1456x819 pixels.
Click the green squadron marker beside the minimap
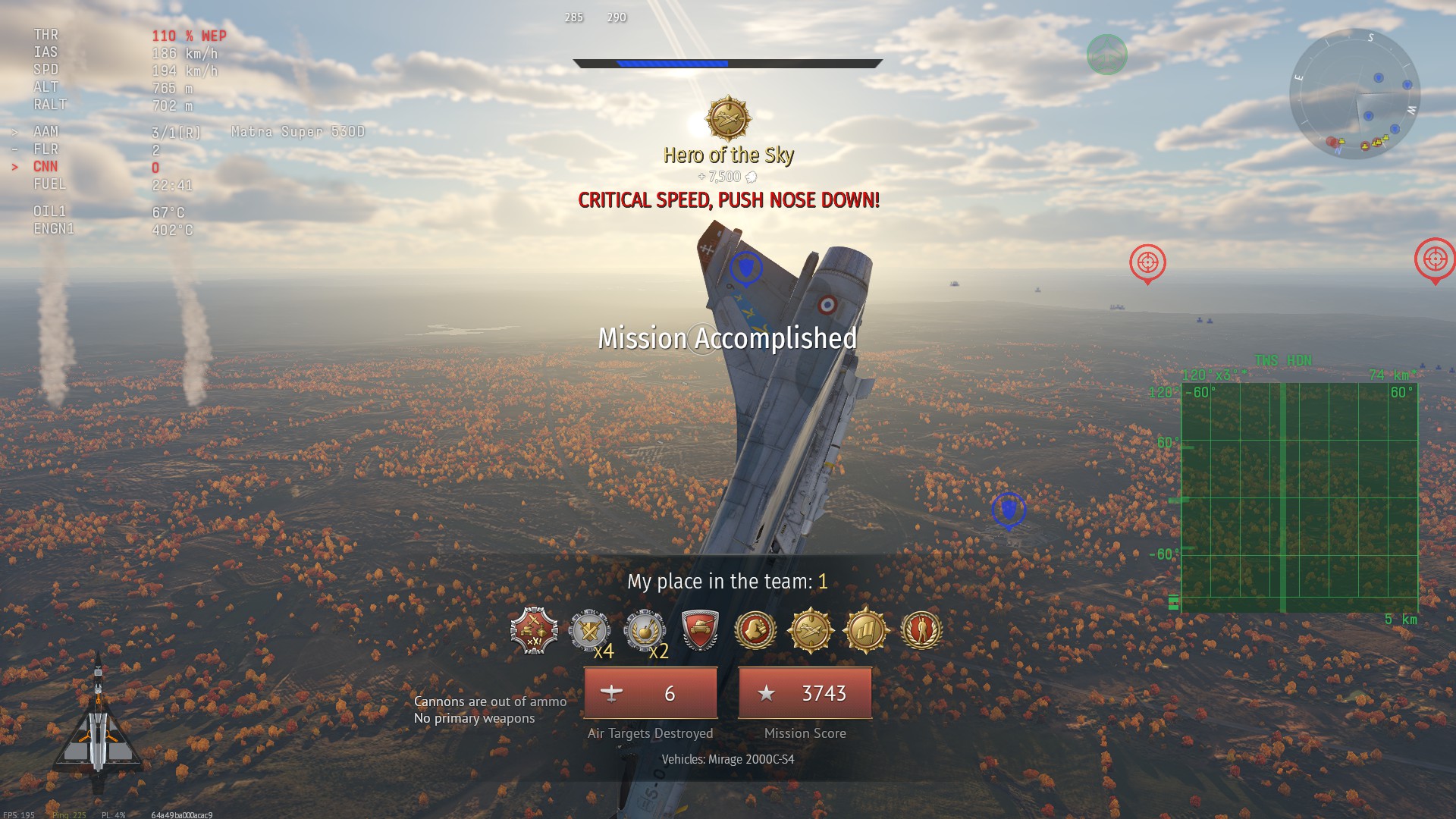tap(1106, 55)
